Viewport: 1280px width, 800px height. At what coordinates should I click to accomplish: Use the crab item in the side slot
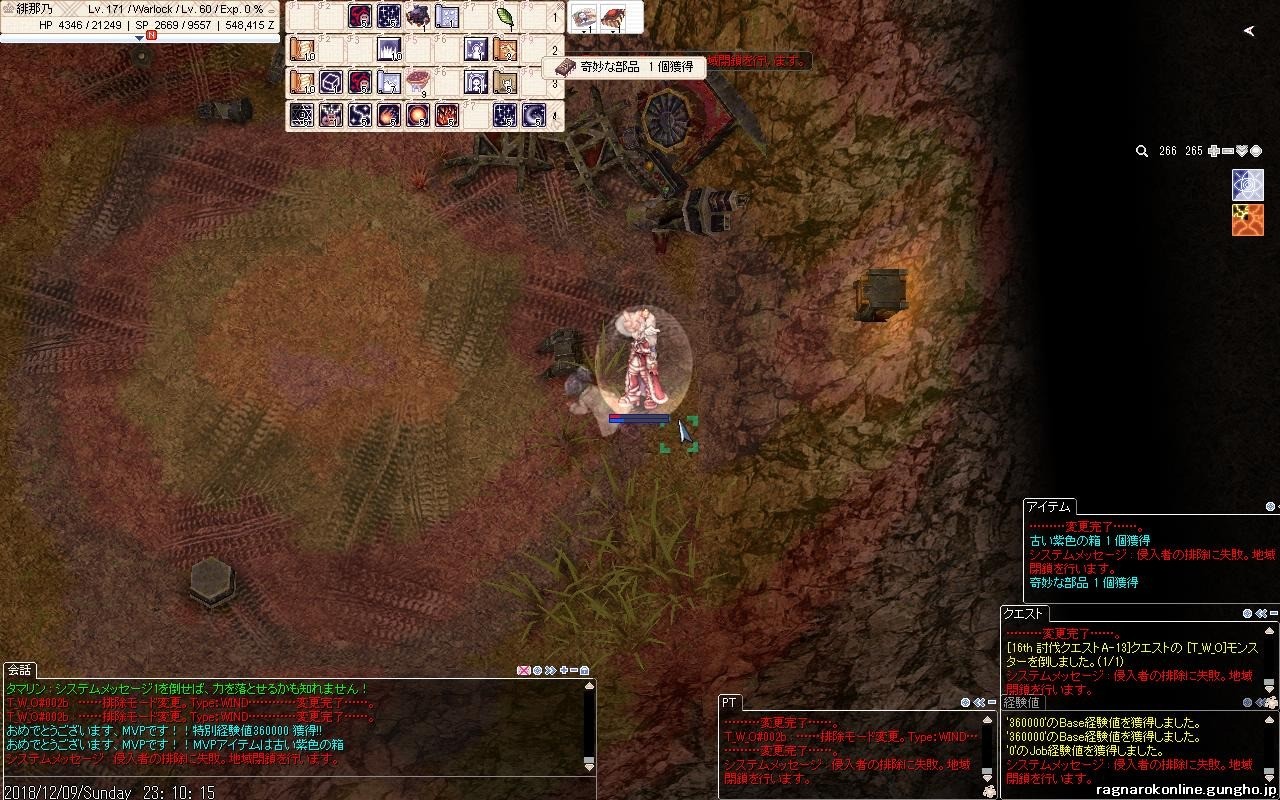pos(612,17)
